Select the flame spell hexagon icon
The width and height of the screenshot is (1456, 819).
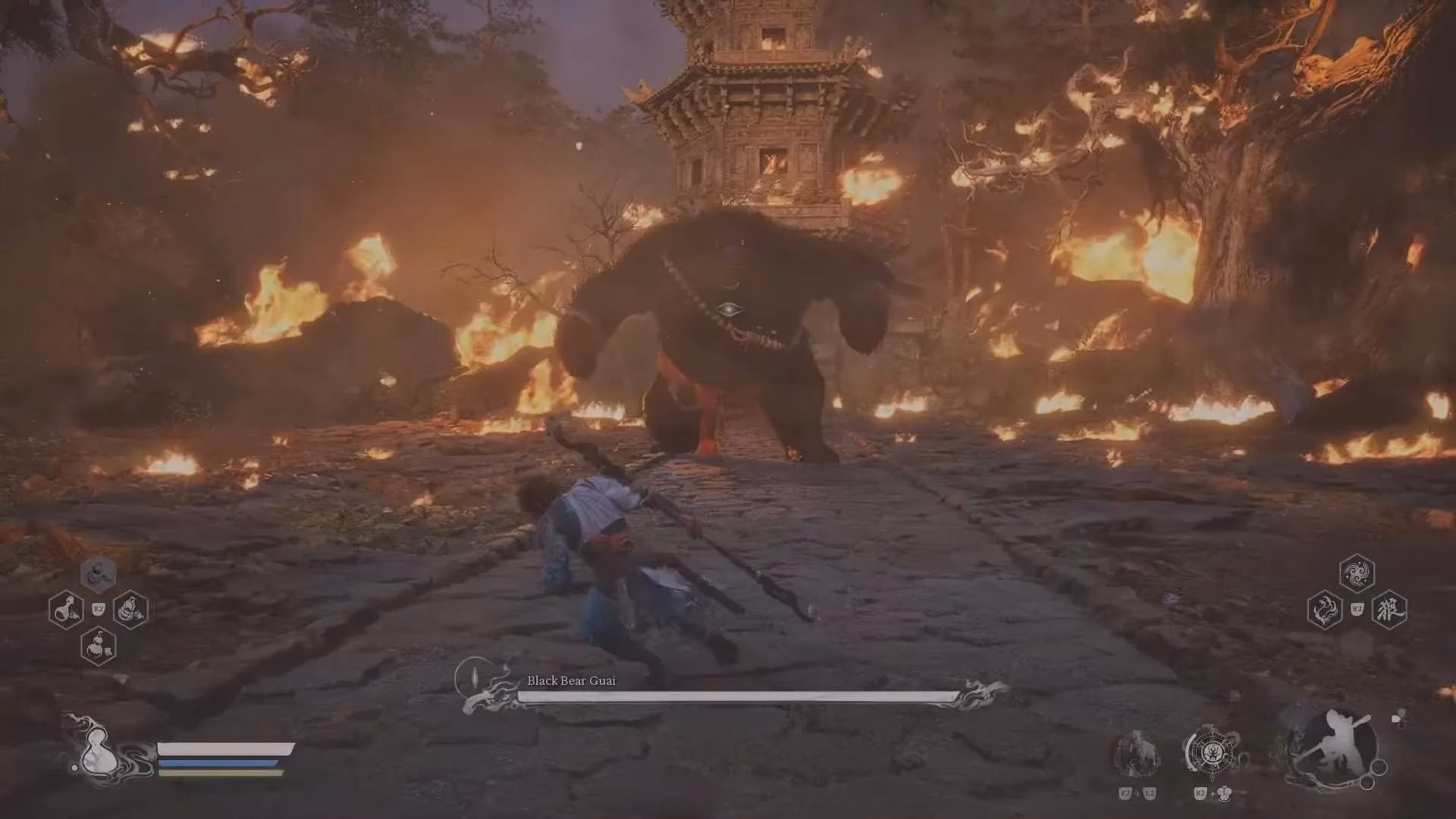[1323, 609]
